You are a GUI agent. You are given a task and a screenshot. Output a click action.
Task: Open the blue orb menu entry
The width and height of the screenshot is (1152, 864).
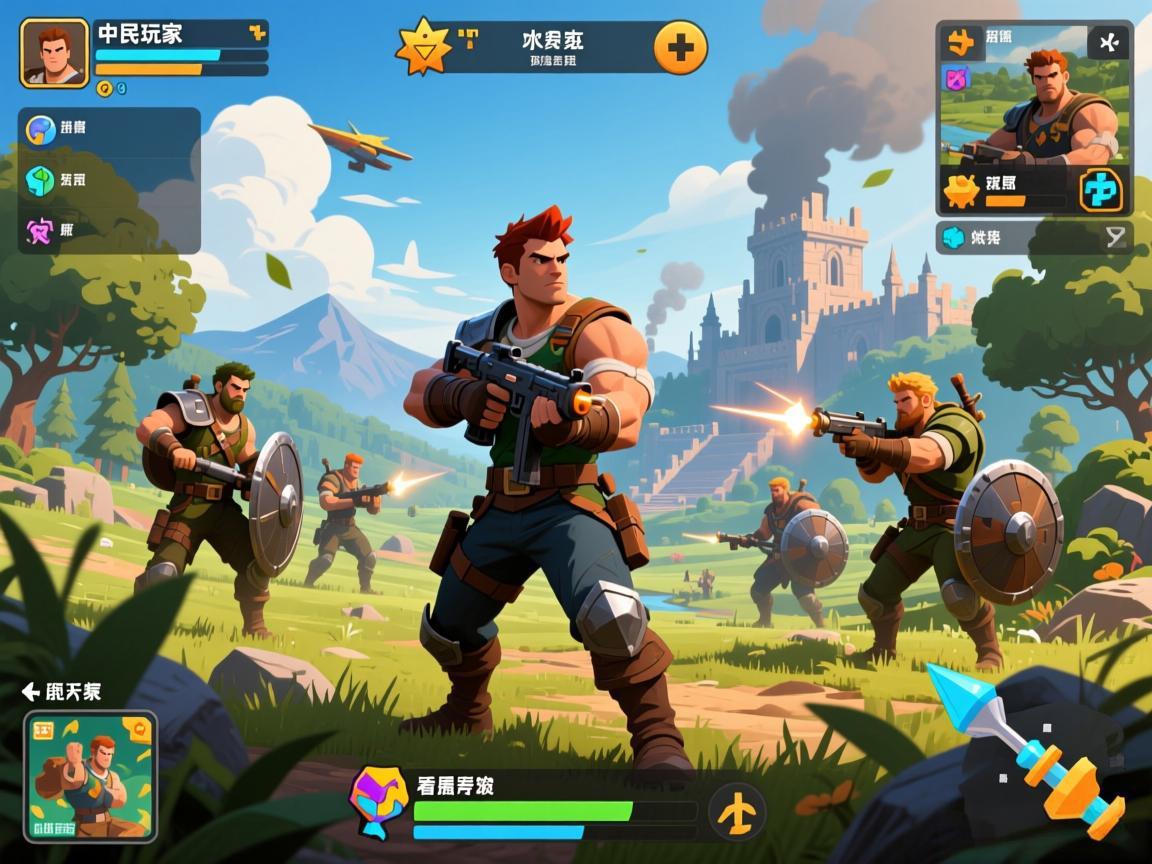41,129
